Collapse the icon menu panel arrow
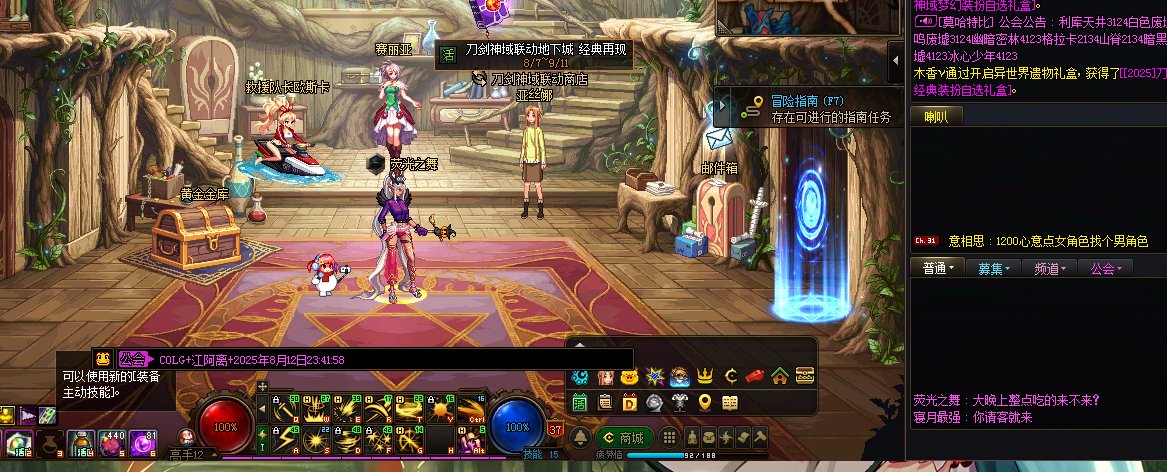1167x472 pixels. [x=579, y=345]
